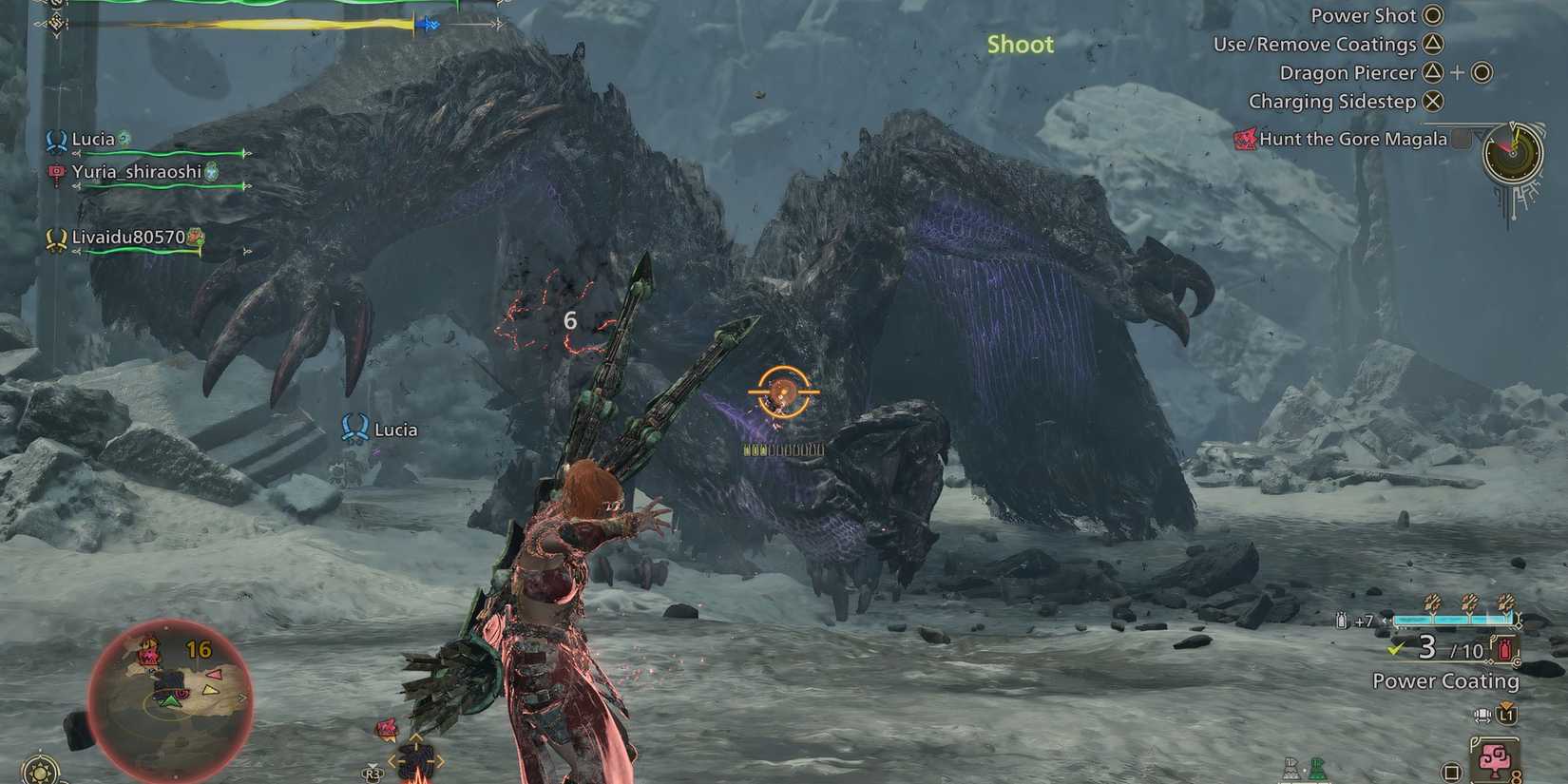Select the Power Coating vial icon

(x=1504, y=649)
